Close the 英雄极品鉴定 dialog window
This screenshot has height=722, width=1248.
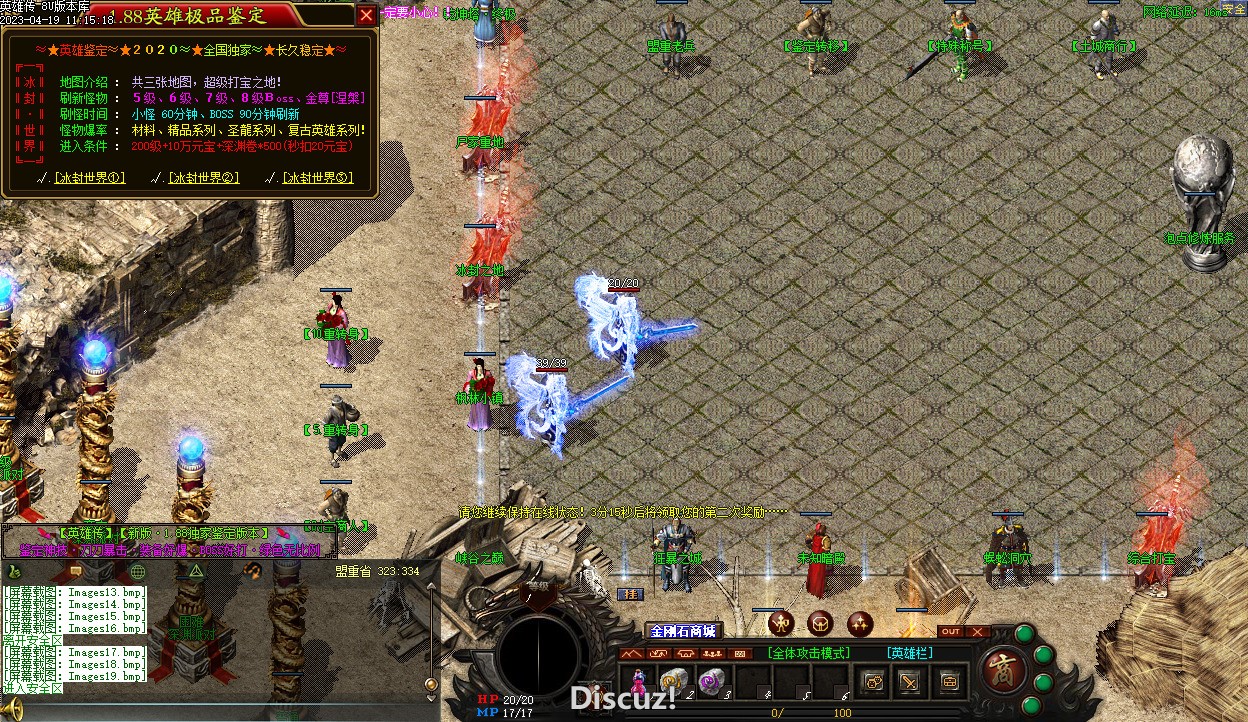click(366, 15)
